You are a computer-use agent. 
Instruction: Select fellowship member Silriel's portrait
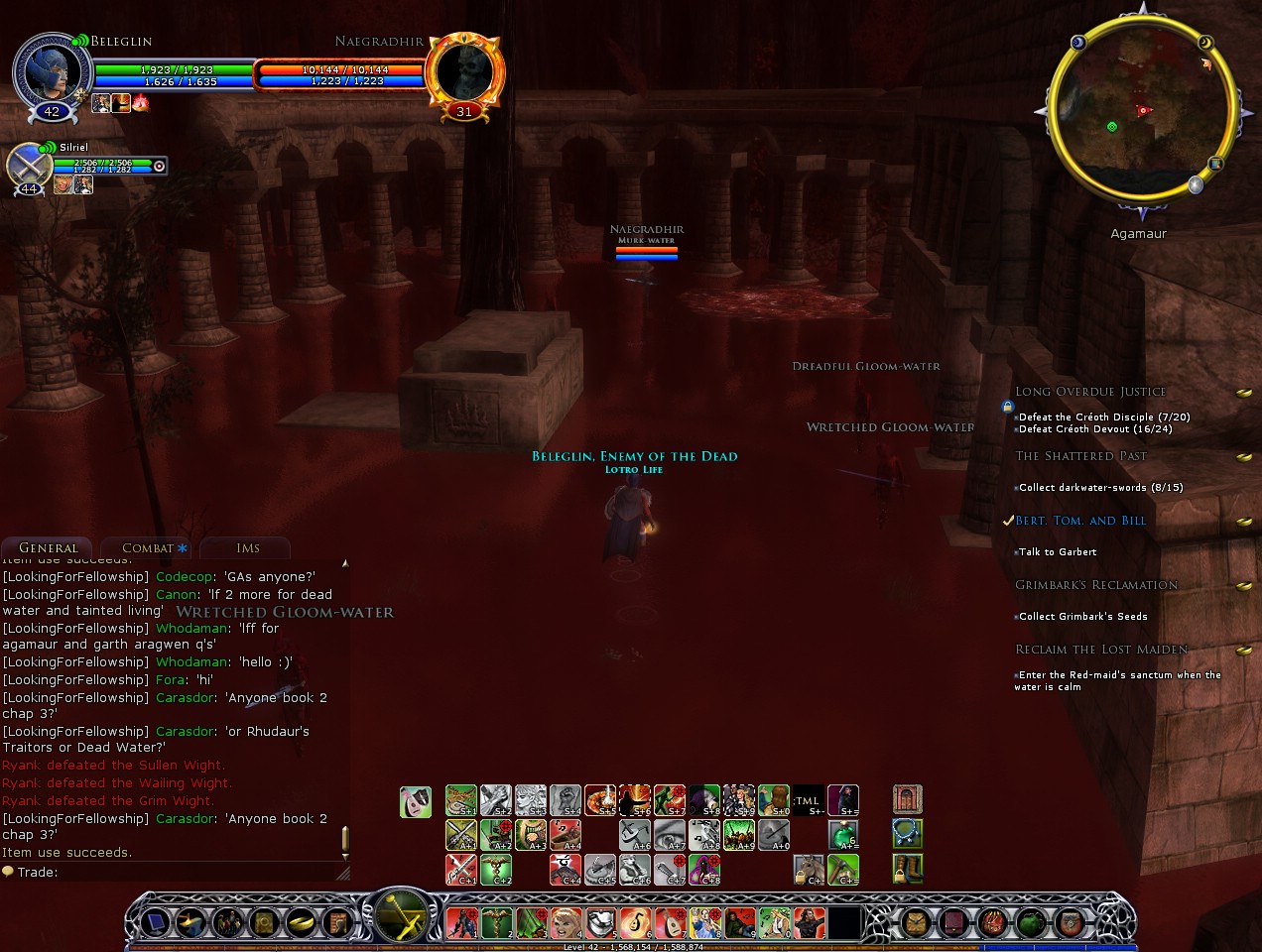(29, 165)
